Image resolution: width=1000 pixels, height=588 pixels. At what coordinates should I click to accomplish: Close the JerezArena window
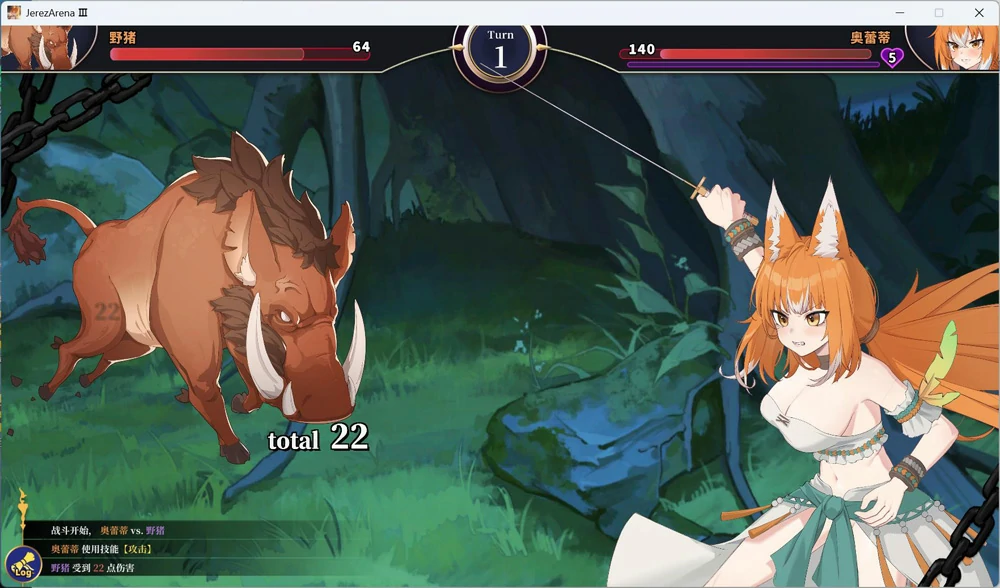(978, 12)
